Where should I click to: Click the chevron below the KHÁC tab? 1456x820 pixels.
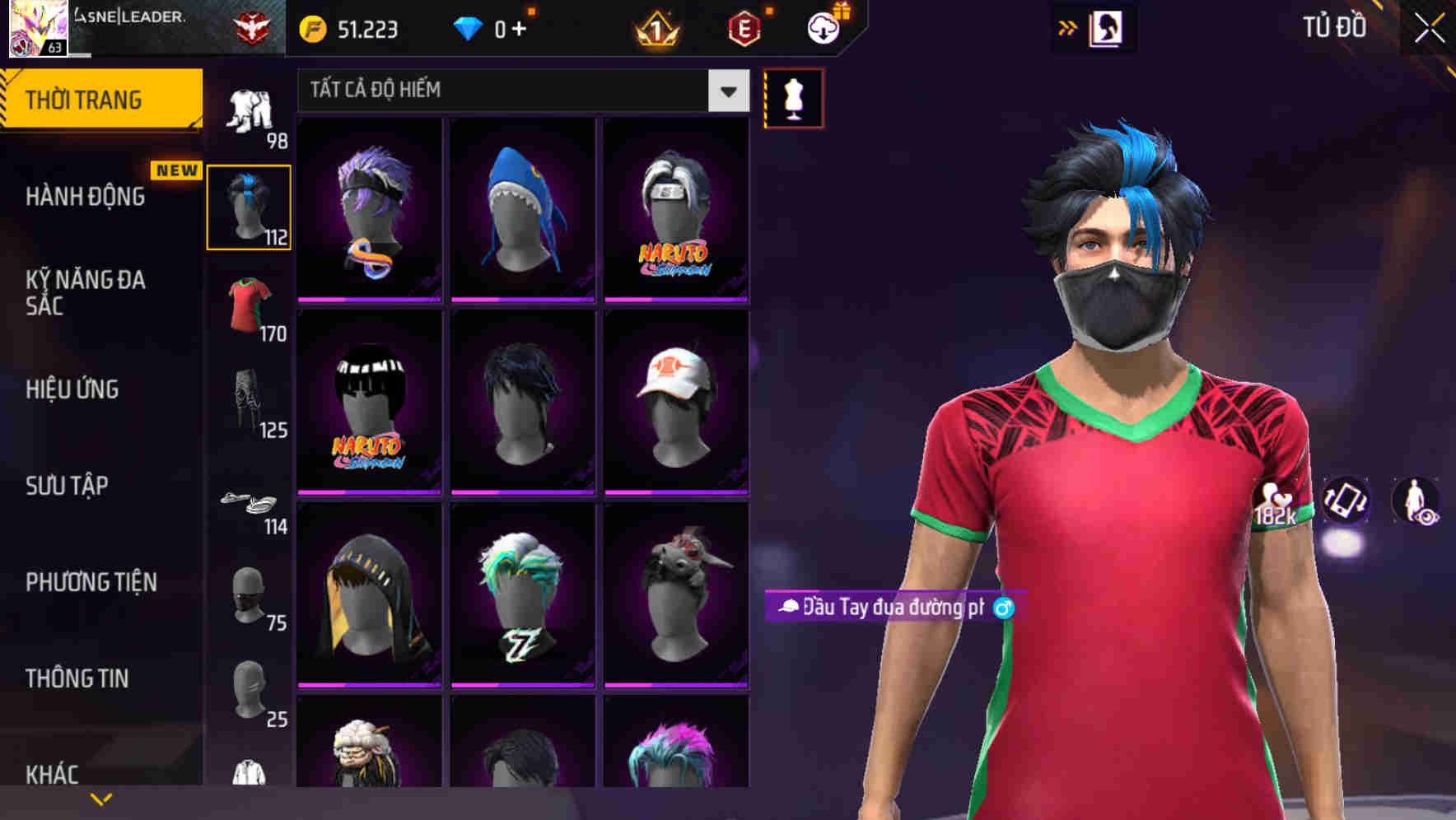point(101,799)
